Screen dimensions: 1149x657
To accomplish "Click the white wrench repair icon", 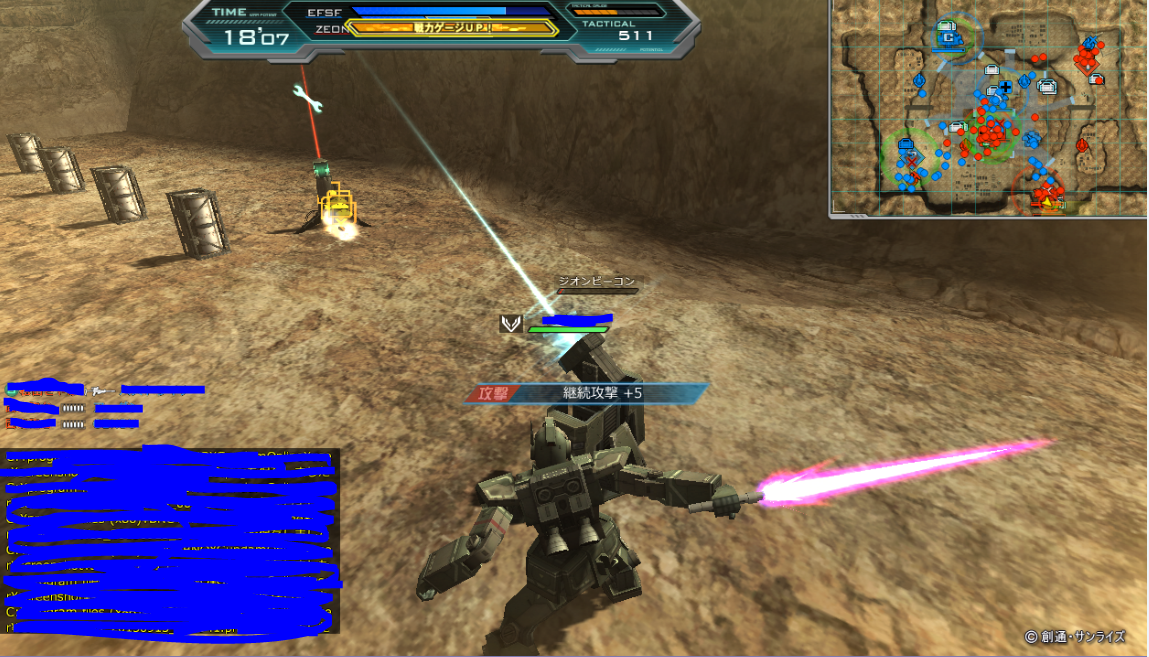I will 307,96.
